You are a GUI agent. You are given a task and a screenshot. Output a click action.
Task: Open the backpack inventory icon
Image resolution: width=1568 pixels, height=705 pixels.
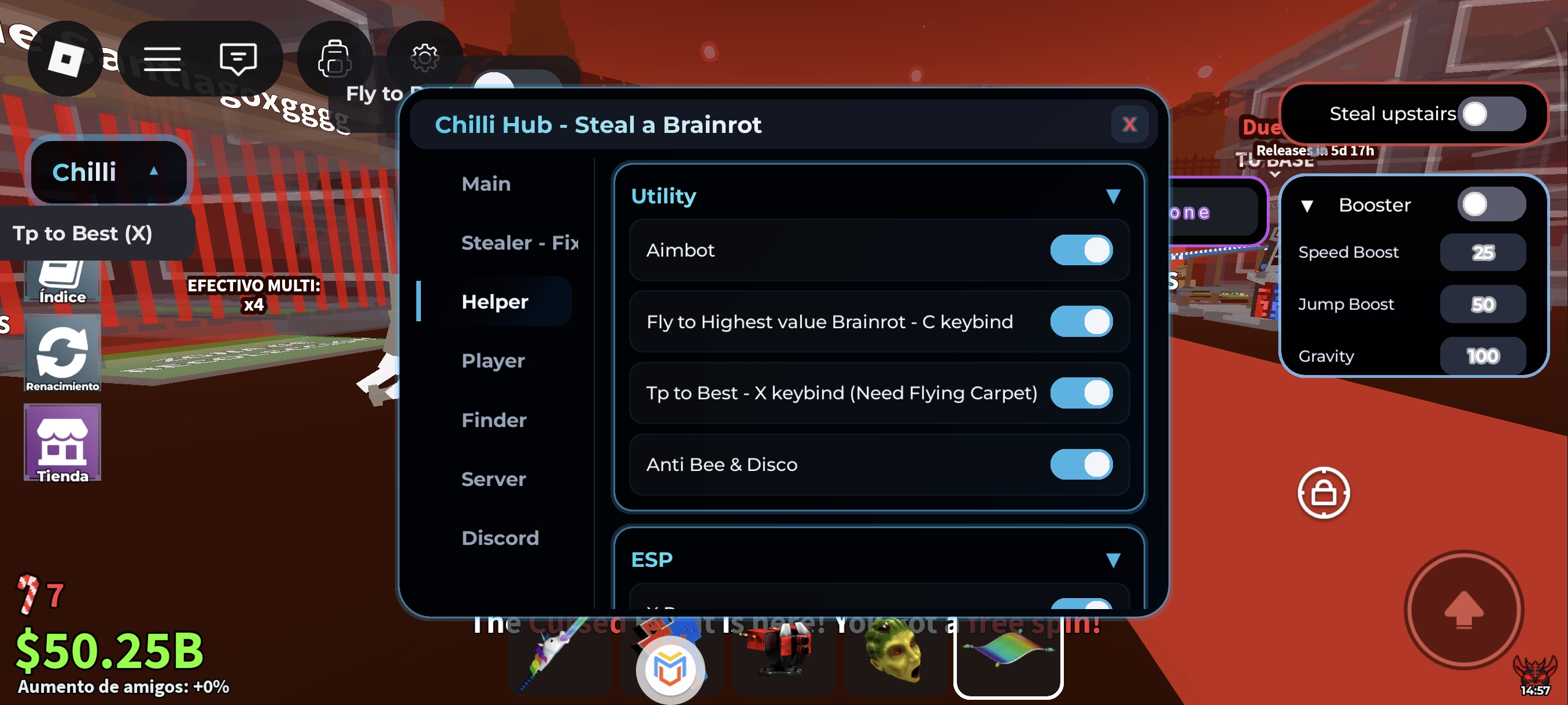pyautogui.click(x=334, y=58)
